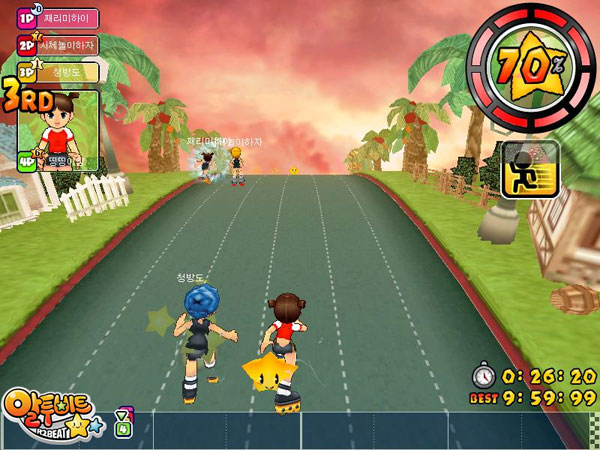Click the green 4 progress marker
600x450 pixels.
tap(123, 430)
